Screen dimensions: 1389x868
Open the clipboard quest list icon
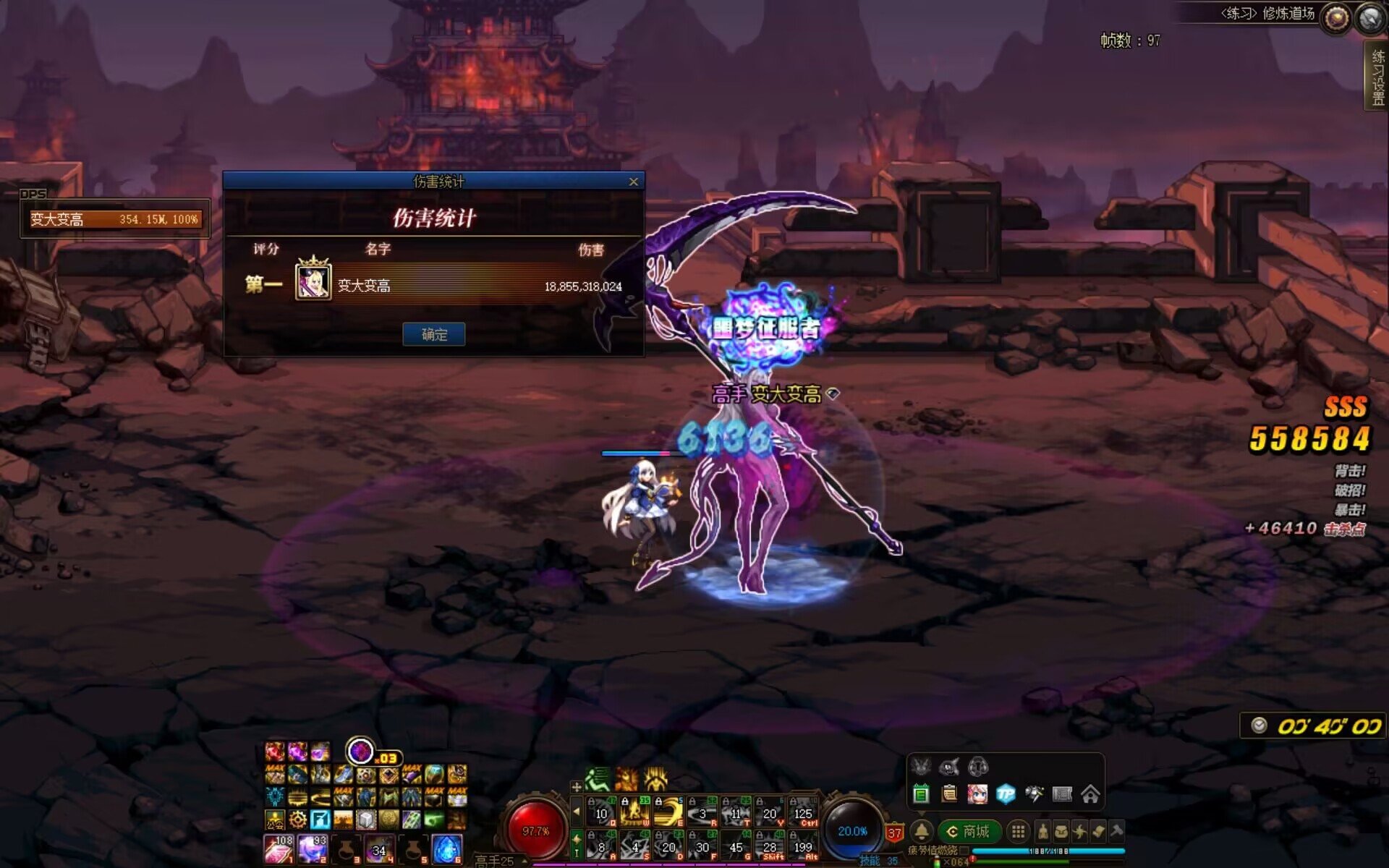click(949, 795)
